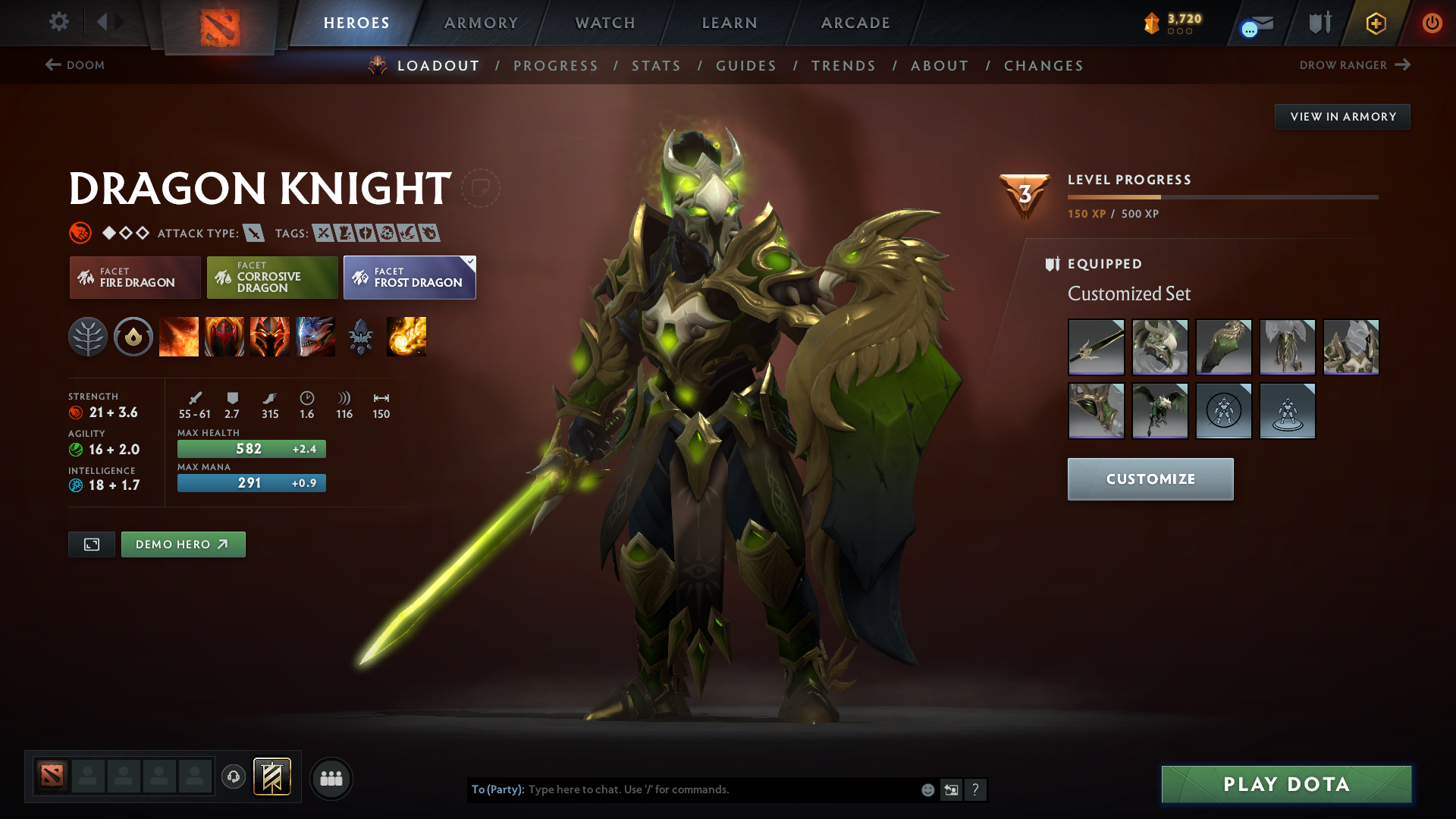Enable the Corrosive Dragon facet
This screenshot has height=819, width=1456.
(271, 278)
